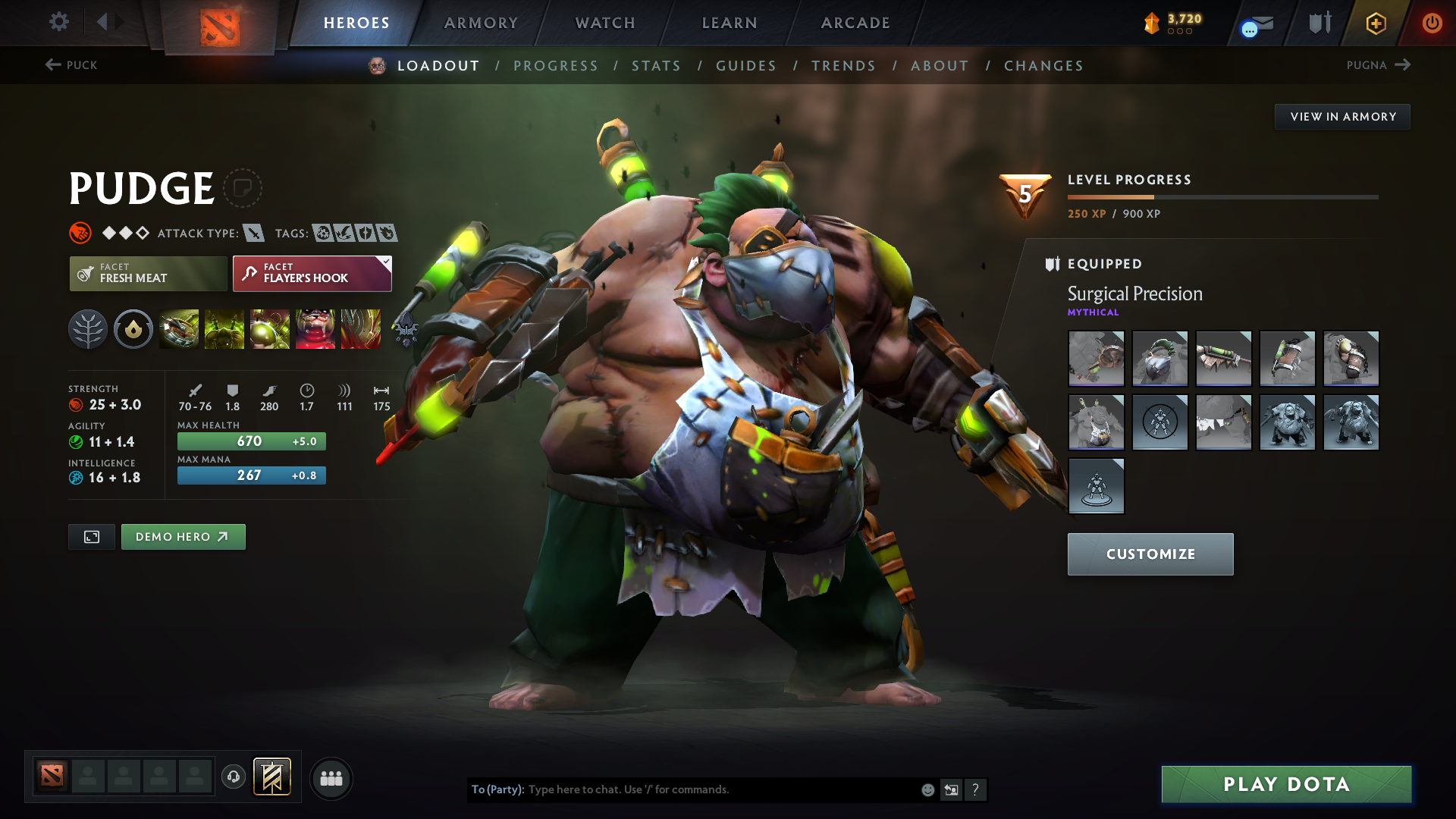Image resolution: width=1456 pixels, height=819 pixels.
Task: Click the Dismember ultimate ability icon
Action: (x=315, y=328)
